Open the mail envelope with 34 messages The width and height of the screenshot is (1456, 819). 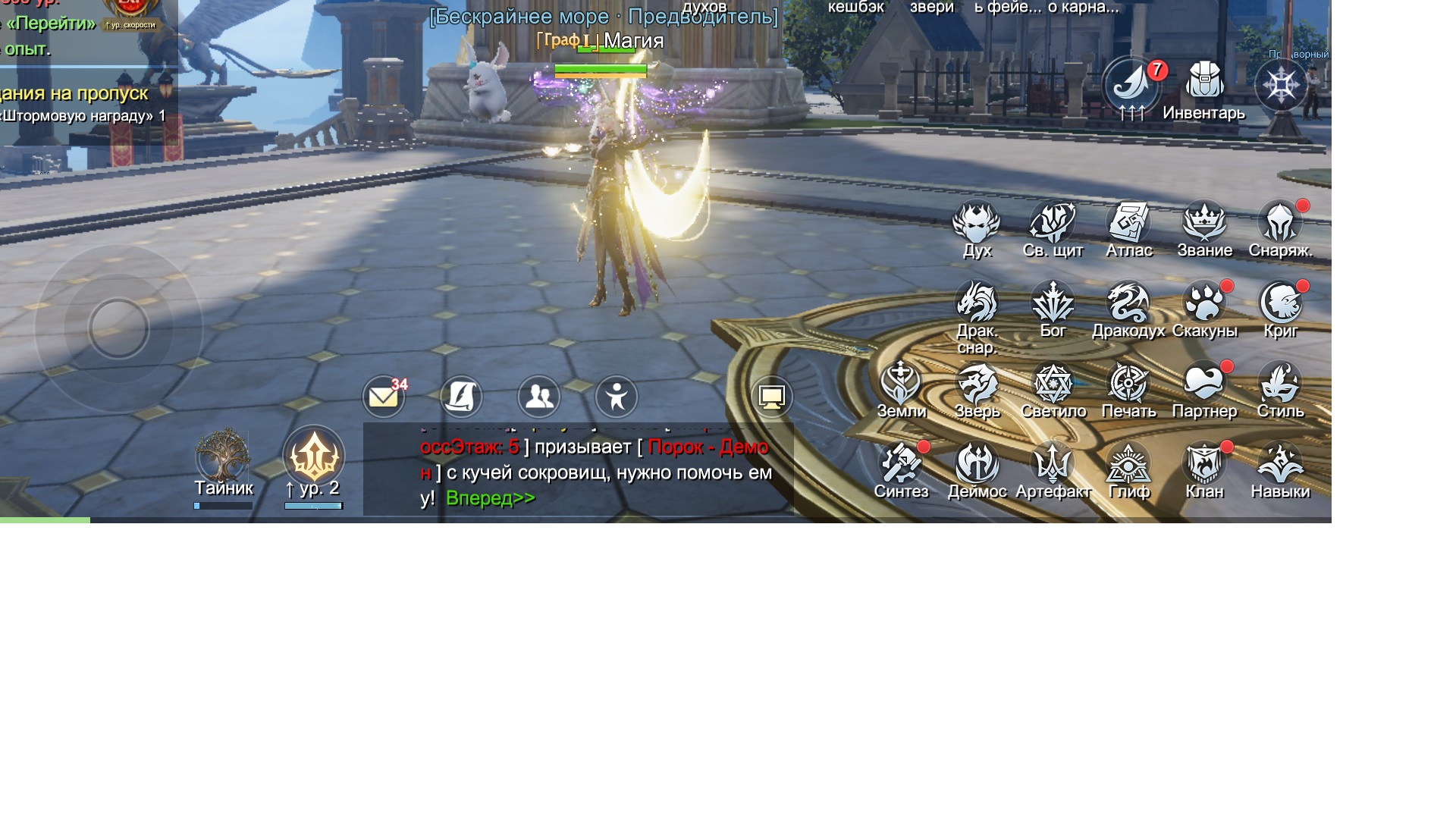[384, 397]
